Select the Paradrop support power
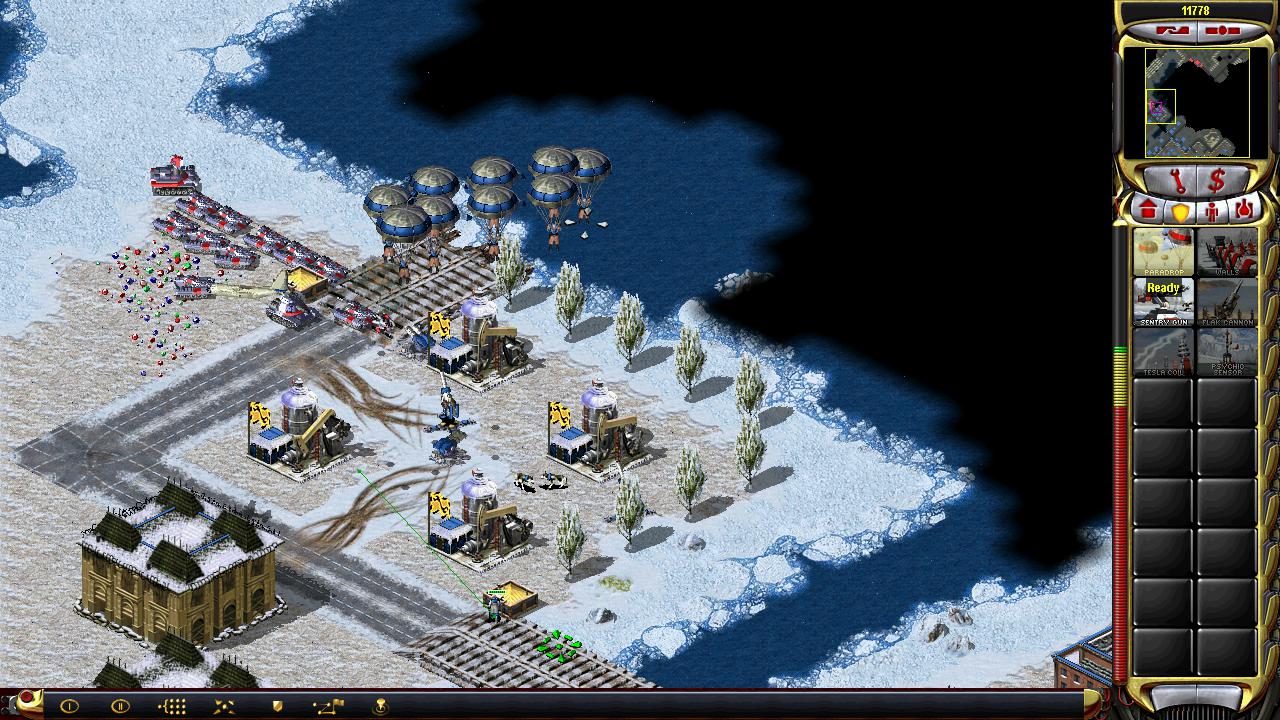The width and height of the screenshot is (1280, 720). [x=1163, y=252]
